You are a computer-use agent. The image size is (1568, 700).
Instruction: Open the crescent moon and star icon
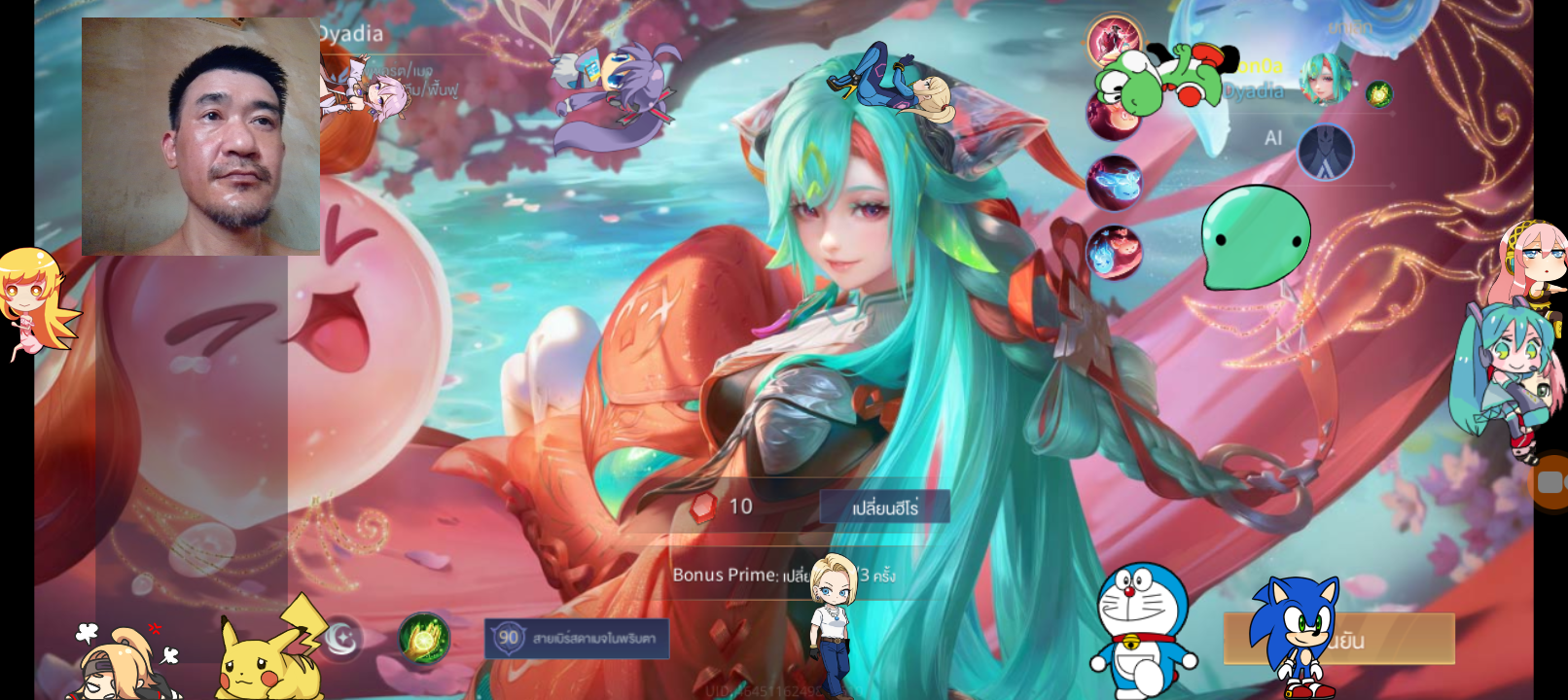(x=341, y=639)
